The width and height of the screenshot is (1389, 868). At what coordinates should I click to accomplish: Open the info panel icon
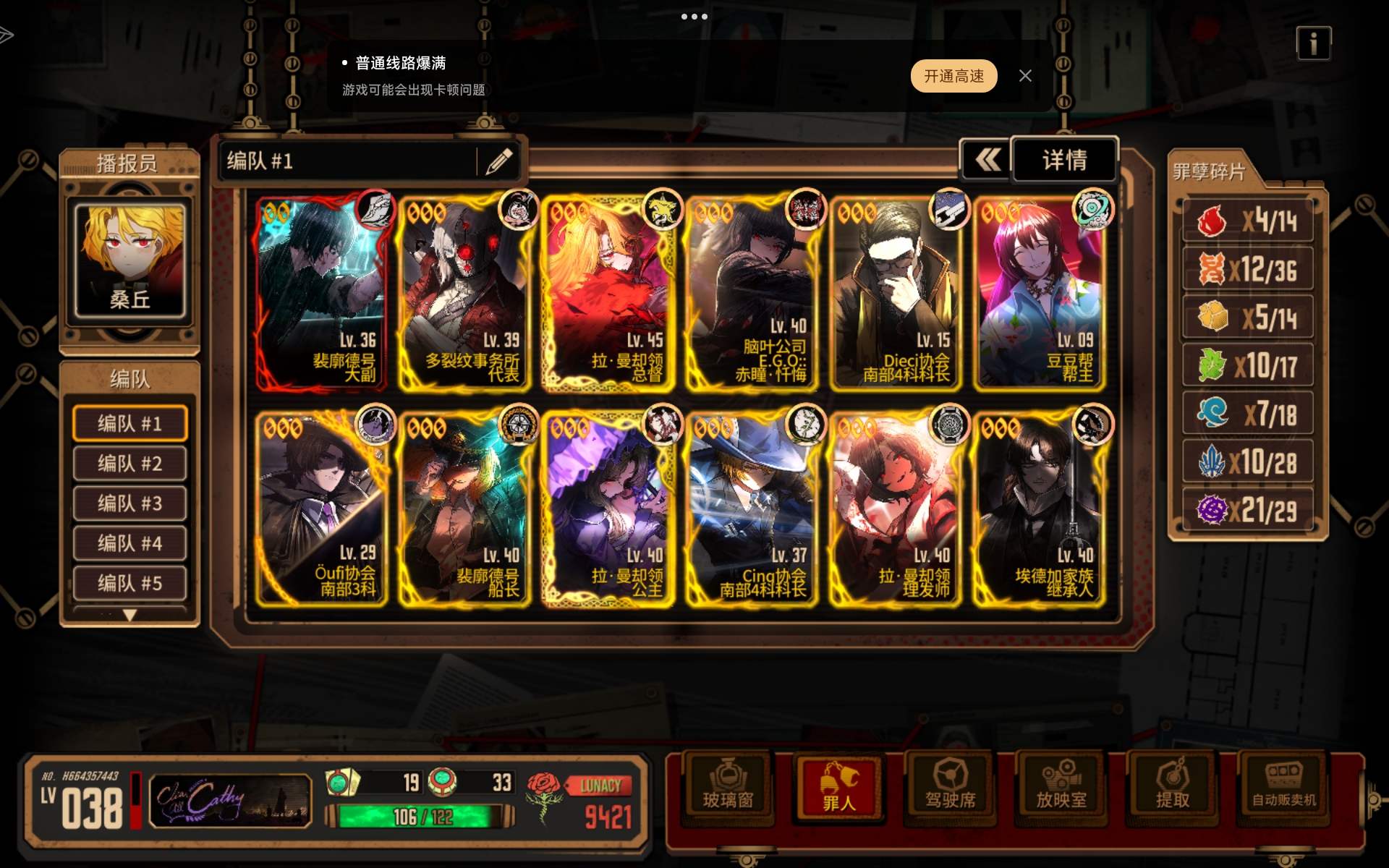click(x=1313, y=43)
